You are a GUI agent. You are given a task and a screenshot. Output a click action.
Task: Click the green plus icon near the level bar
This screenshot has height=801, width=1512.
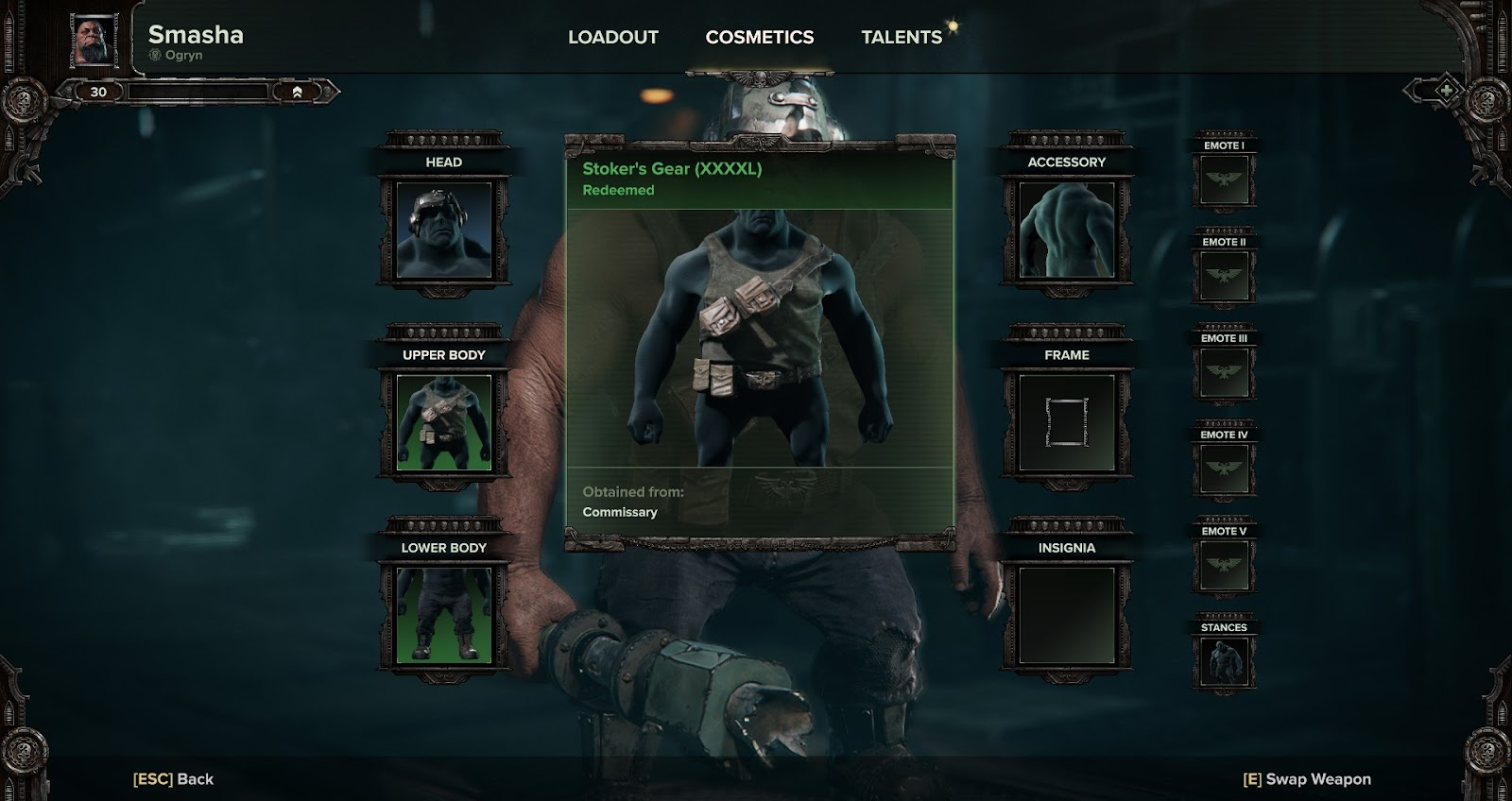click(x=1446, y=91)
